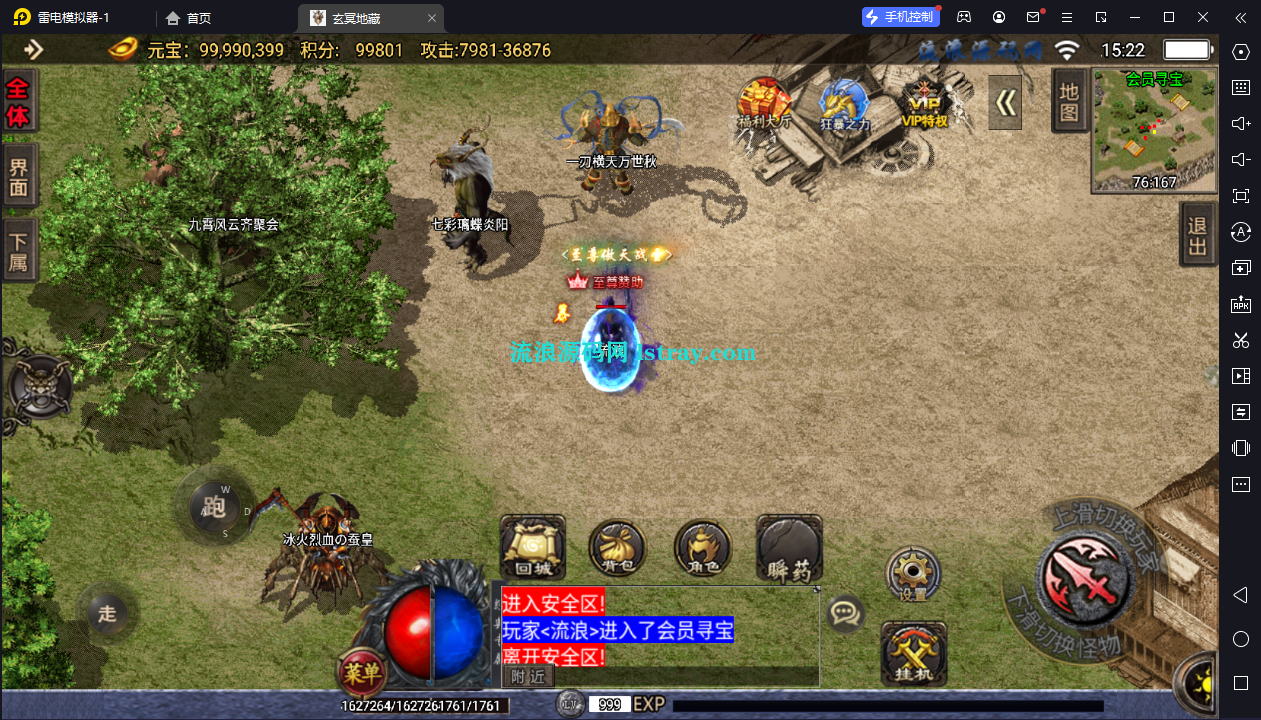Viewport: 1261px width, 720px height.
Task: Switch chat to the 附近 nearby channel
Action: (x=528, y=676)
